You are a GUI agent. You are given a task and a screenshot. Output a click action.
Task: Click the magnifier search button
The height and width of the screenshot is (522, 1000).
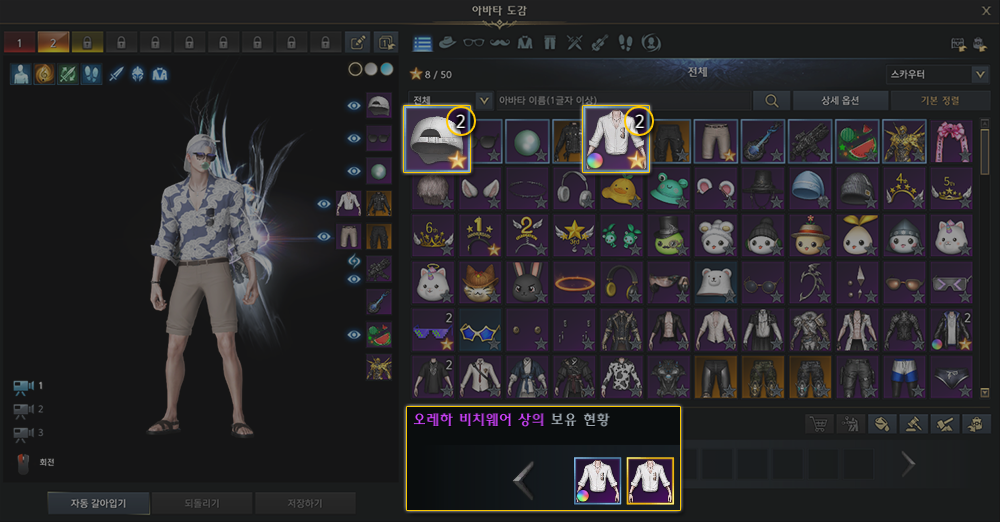click(771, 100)
